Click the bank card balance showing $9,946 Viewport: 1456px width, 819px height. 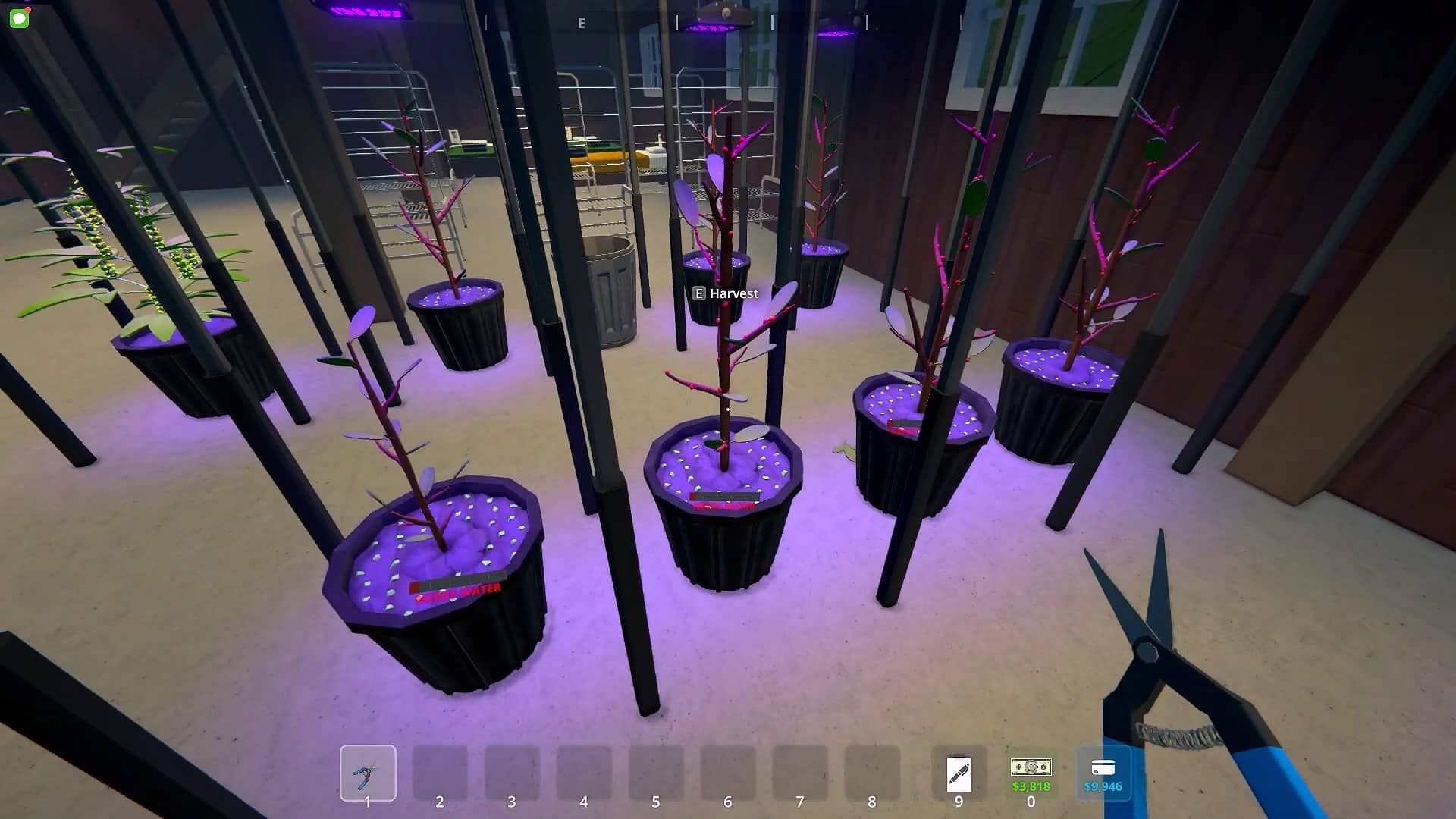click(1103, 773)
